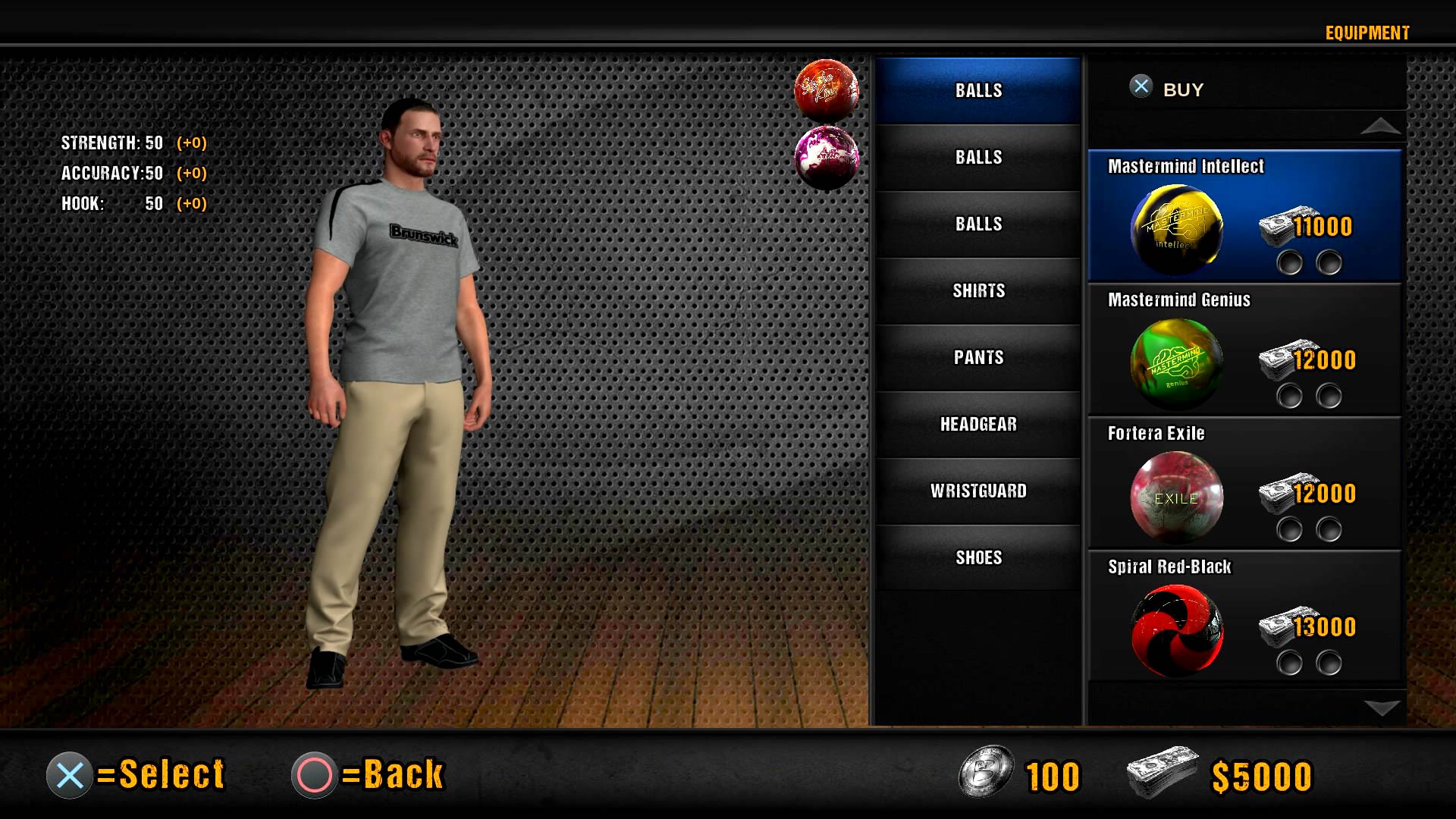Switch to the SHIRTS tab
Viewport: 1456px width, 819px height.
point(978,290)
